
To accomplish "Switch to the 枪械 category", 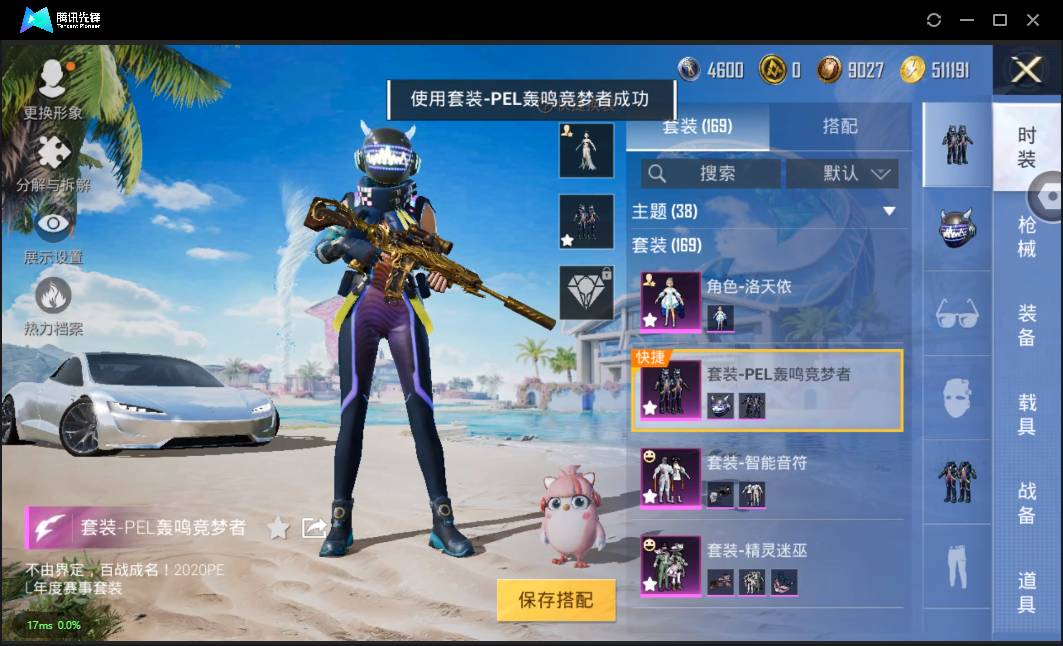I will coord(1026,236).
